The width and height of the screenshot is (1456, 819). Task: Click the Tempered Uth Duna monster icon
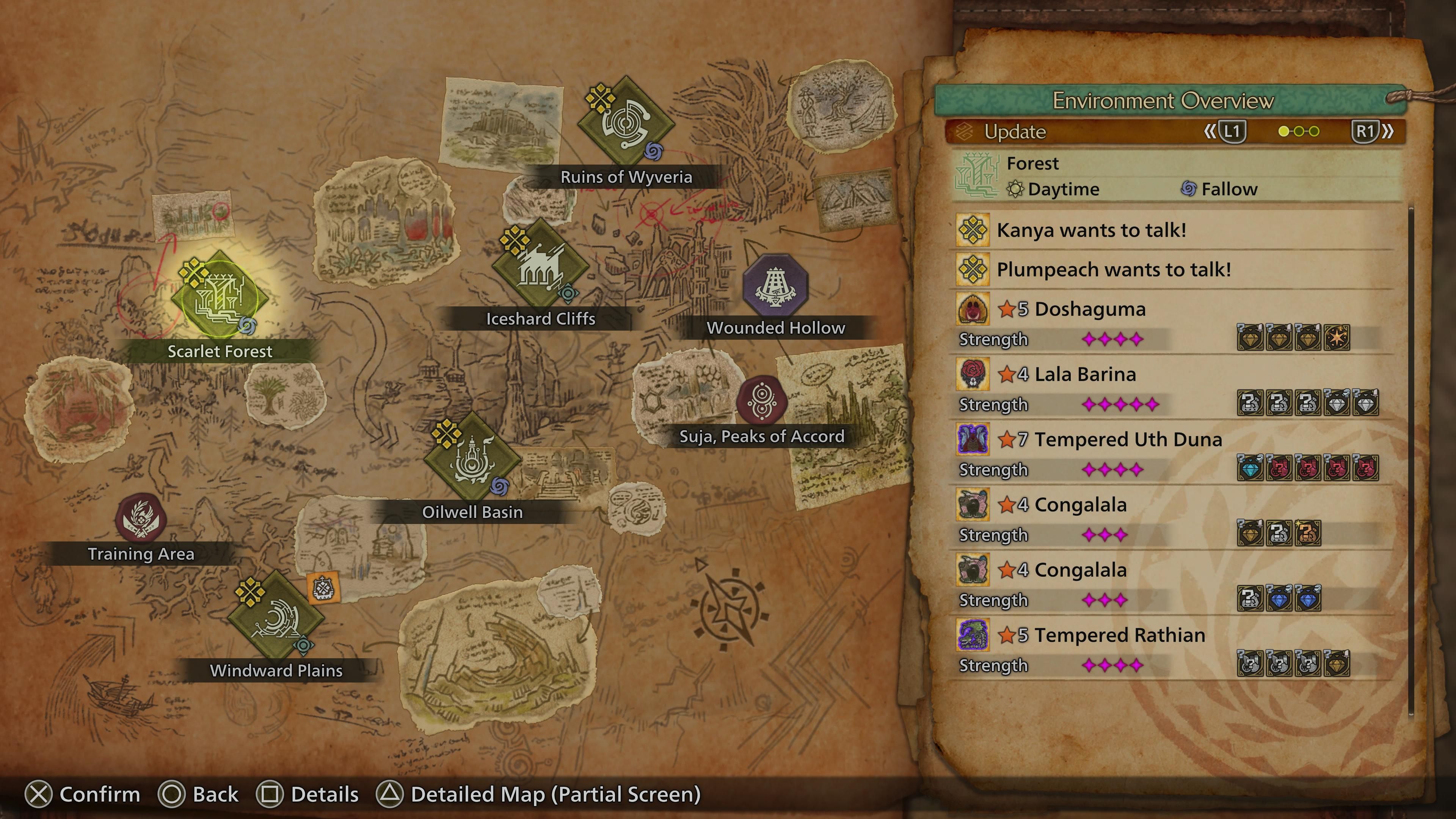point(973,439)
